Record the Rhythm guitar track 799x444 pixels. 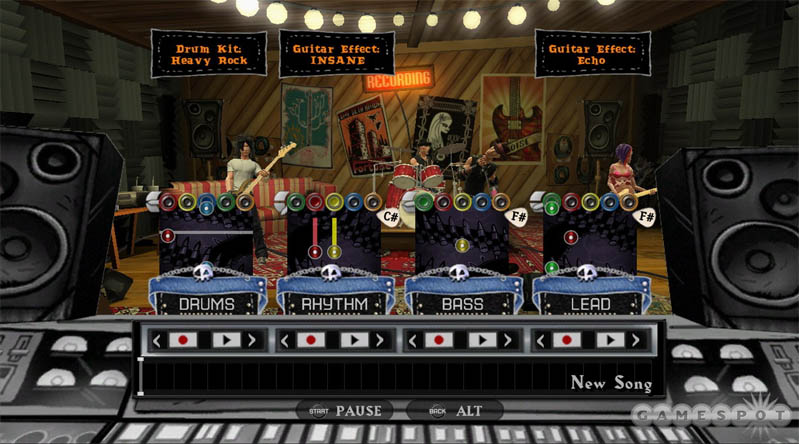[x=309, y=340]
